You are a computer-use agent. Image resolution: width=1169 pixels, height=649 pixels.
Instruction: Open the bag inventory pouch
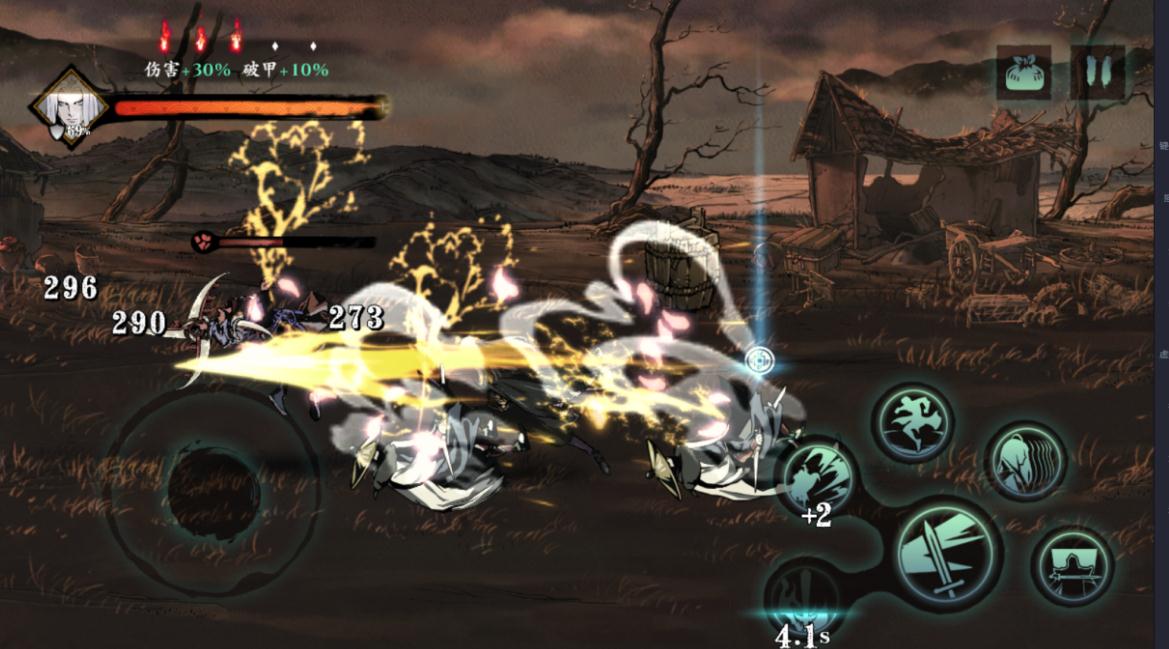1023,73
